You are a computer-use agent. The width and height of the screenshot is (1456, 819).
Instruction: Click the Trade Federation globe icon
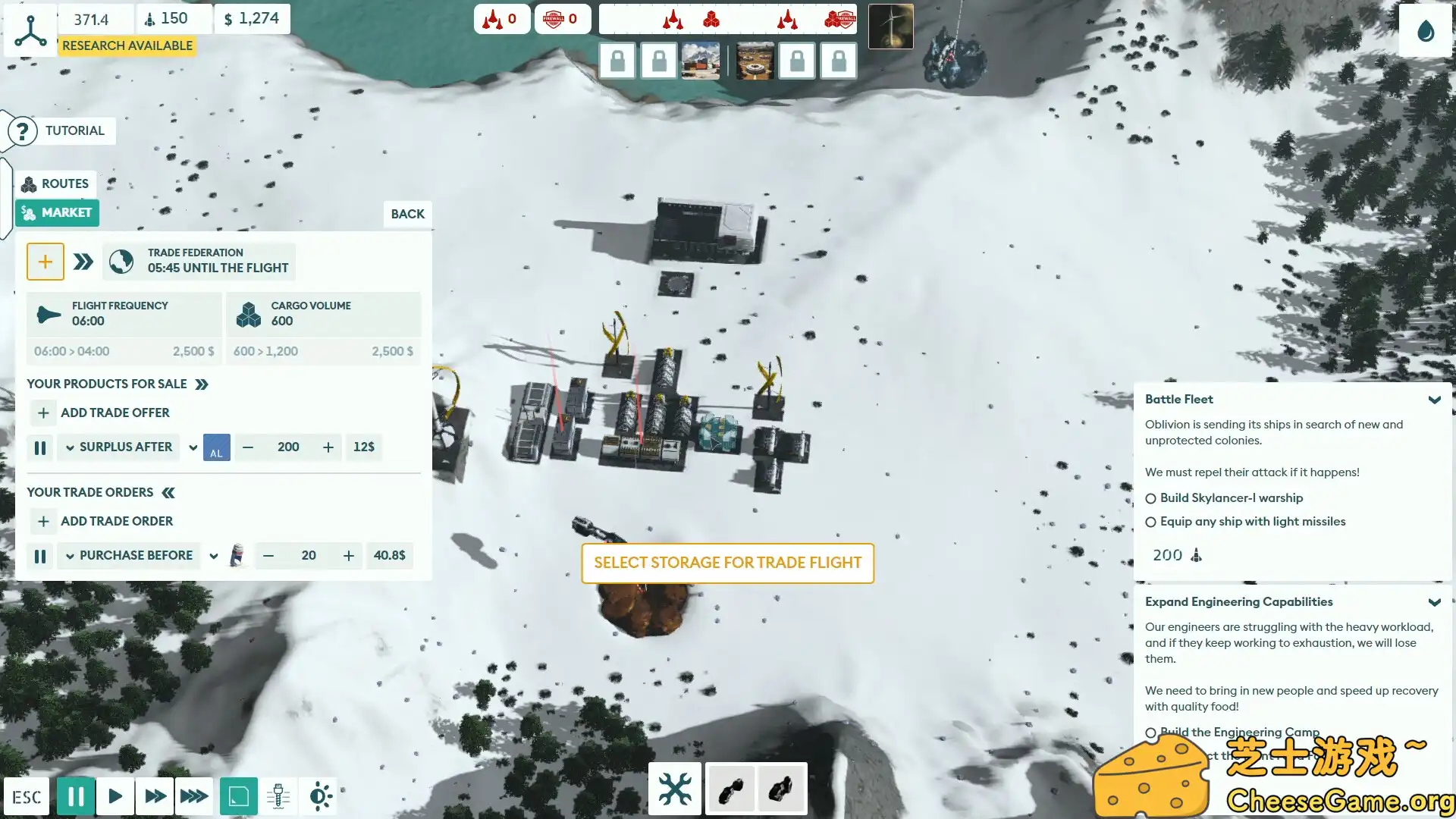point(121,260)
